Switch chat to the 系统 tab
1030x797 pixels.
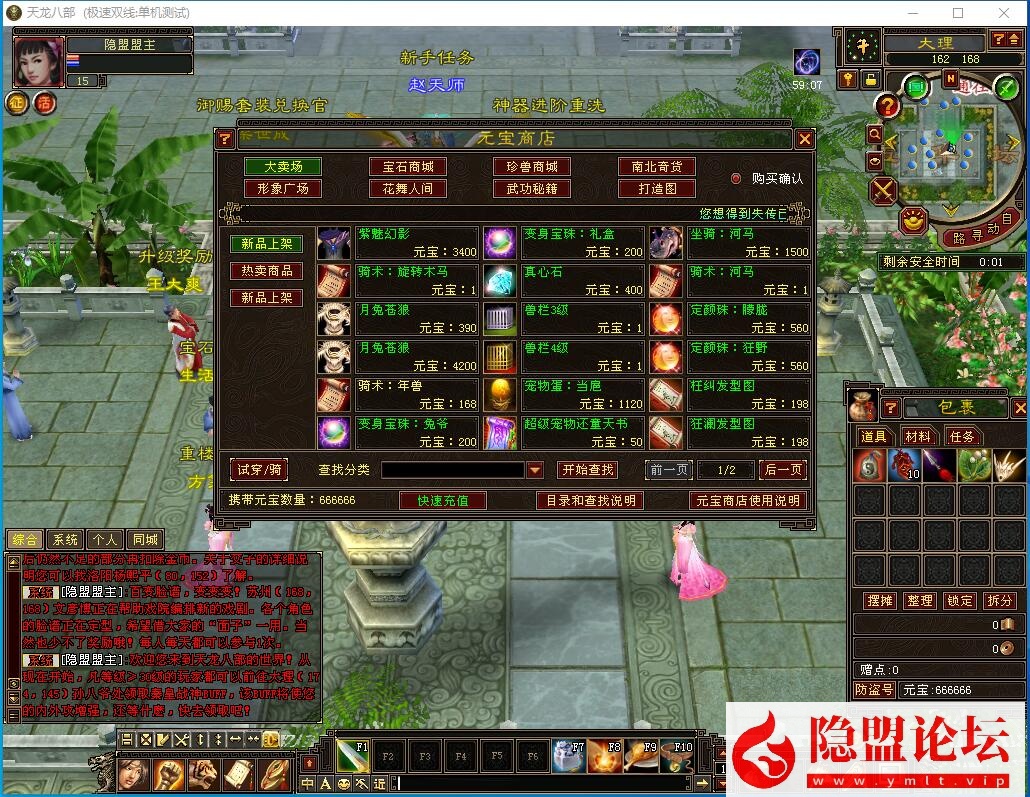pyautogui.click(x=65, y=540)
